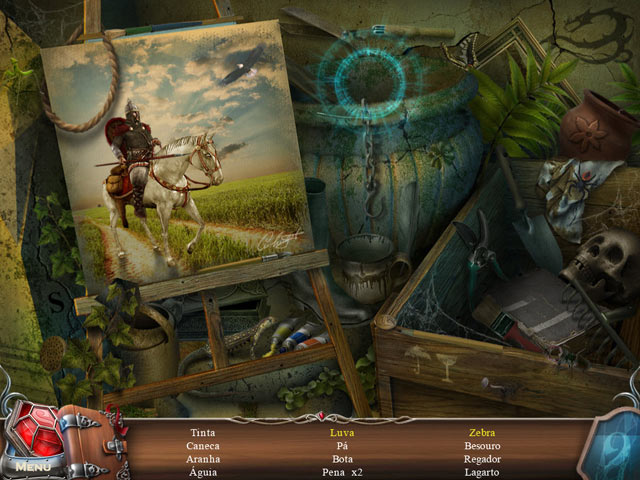Select the yellow Luva list entry

pos(341,433)
